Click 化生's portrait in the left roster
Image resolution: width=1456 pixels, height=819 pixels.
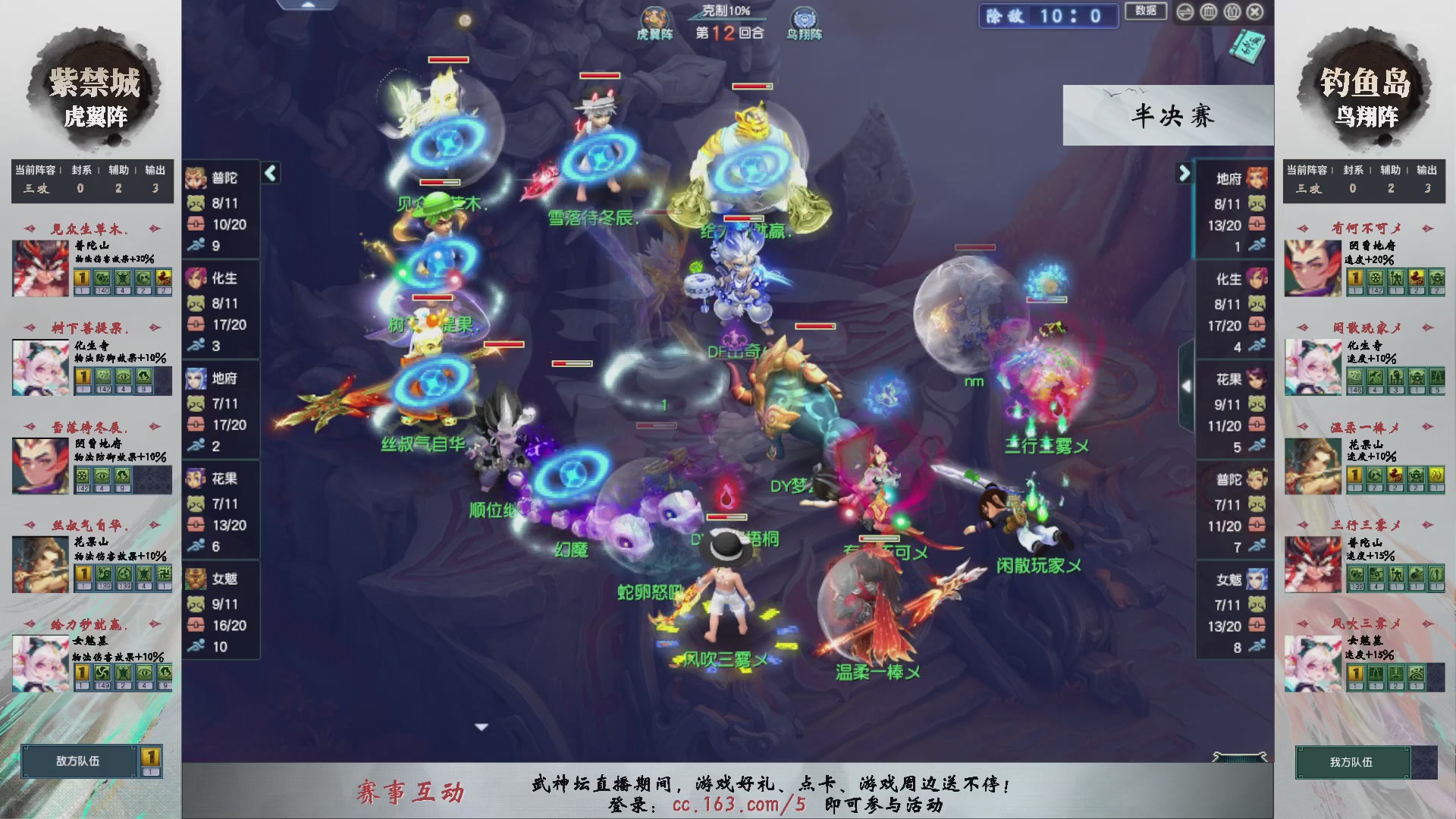pyautogui.click(x=196, y=278)
